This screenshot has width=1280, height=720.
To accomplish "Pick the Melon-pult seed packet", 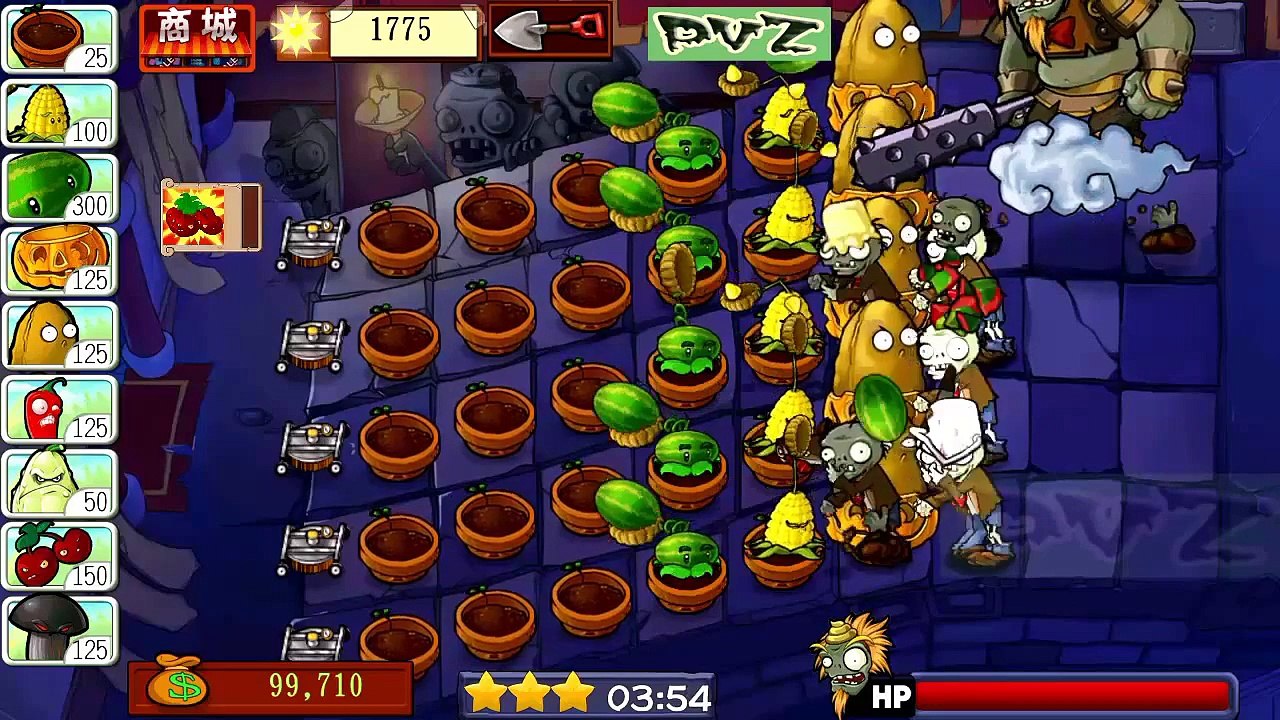I will point(60,187).
